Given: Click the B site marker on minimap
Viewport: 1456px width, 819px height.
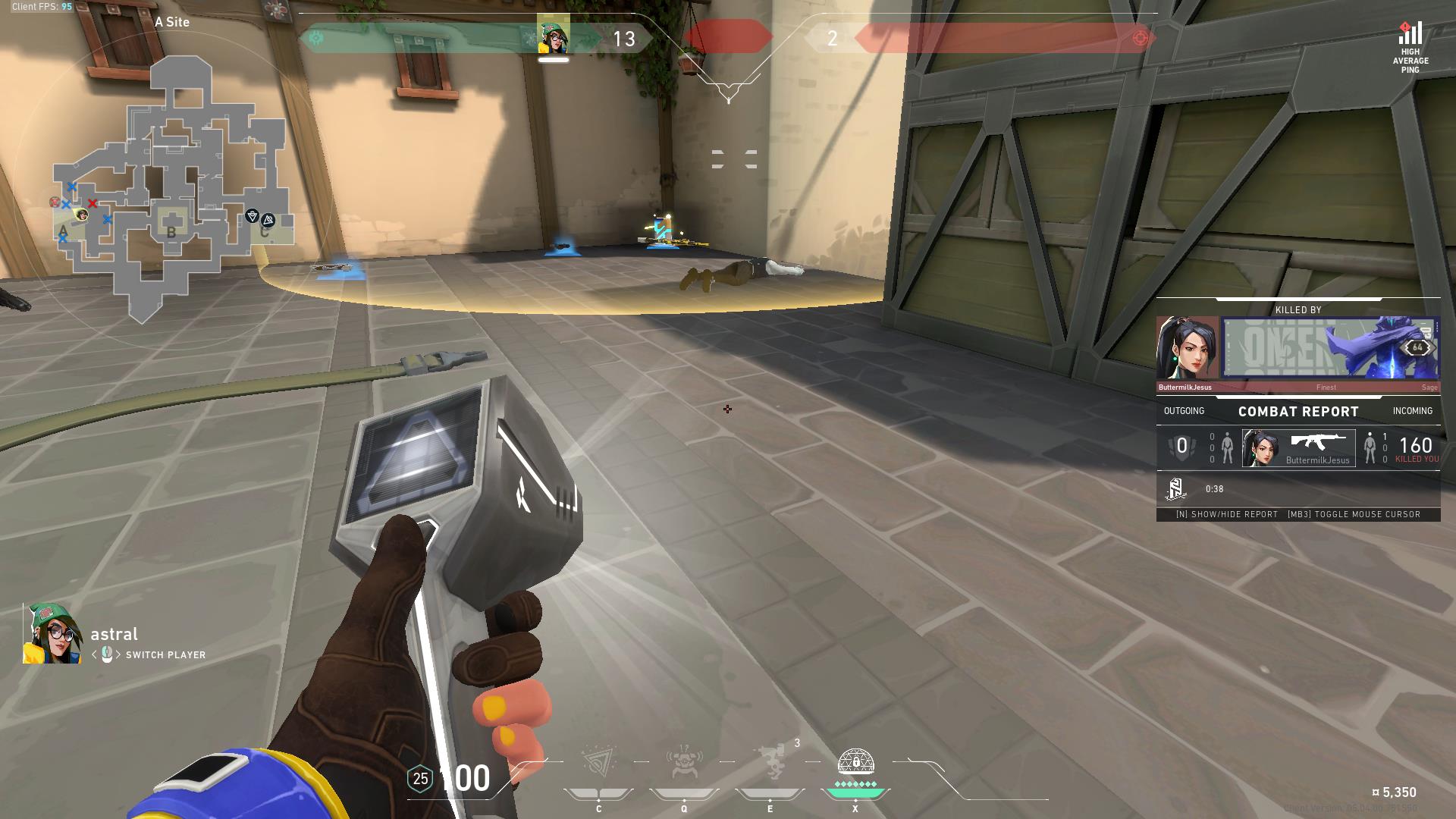Looking at the screenshot, I should click(x=171, y=232).
